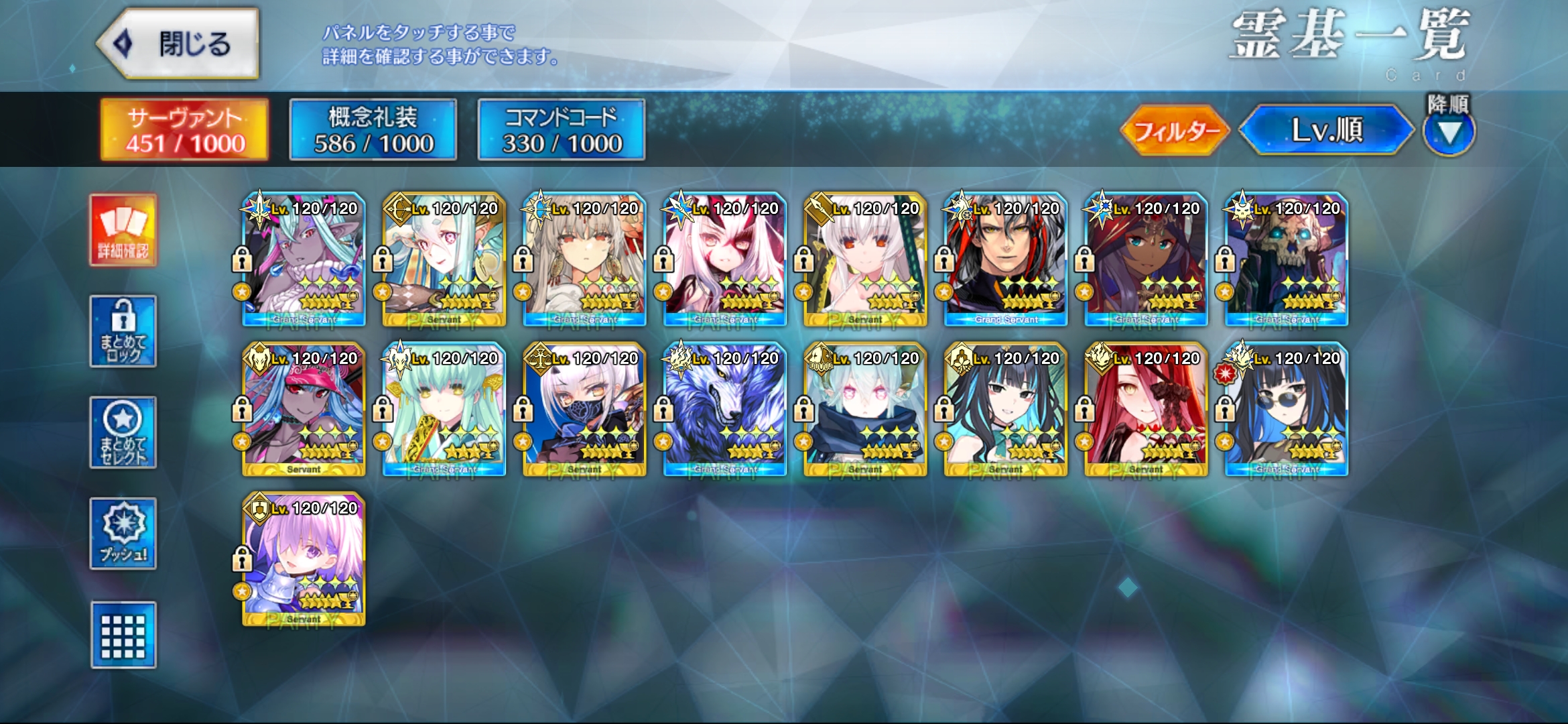Open the 概念礼装 tab

[373, 130]
